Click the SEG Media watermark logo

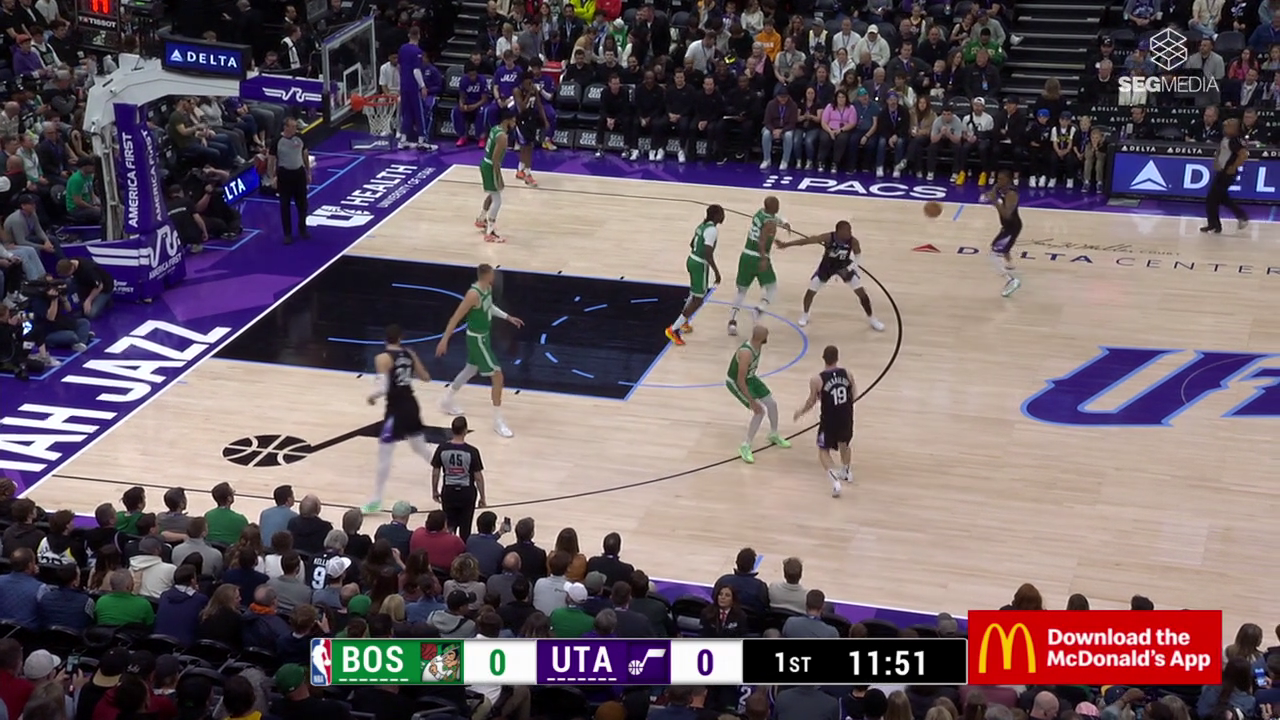tap(1167, 62)
